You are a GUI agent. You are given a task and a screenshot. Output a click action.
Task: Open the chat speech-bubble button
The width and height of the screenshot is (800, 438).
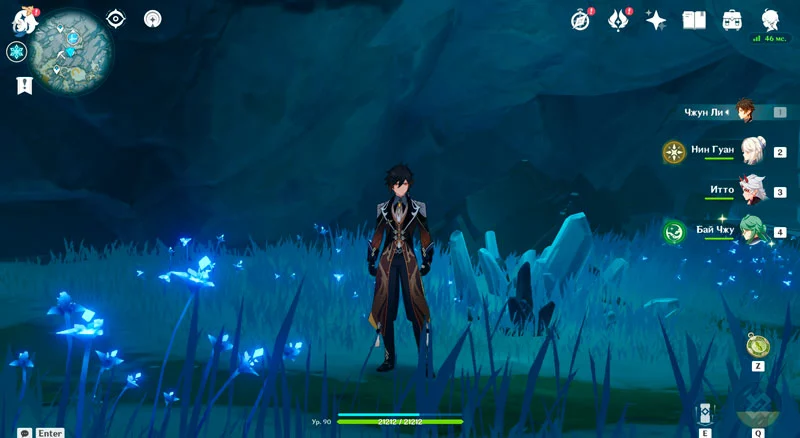tap(24, 433)
